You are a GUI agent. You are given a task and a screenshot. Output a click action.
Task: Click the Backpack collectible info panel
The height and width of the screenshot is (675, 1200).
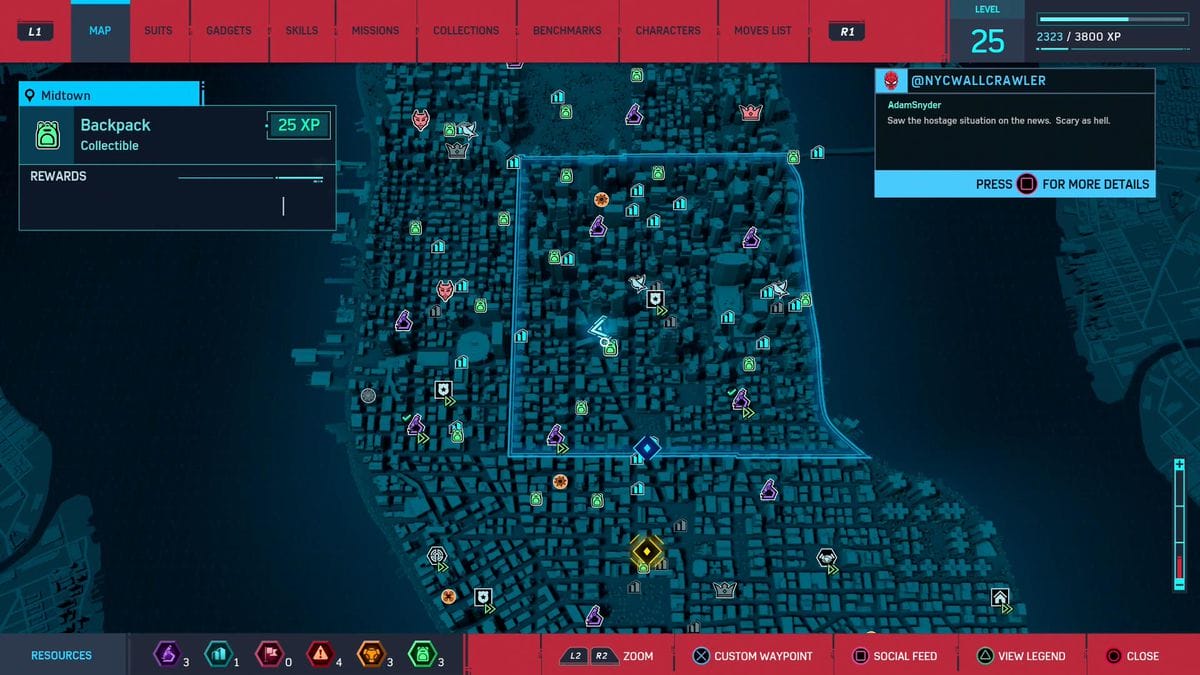point(176,134)
